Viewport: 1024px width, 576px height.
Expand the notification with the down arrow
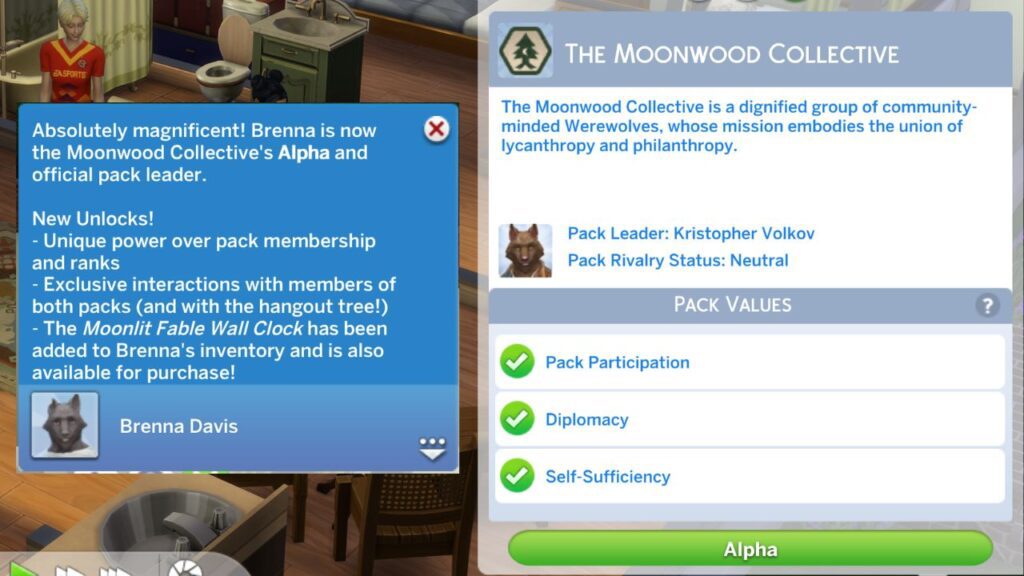(x=432, y=449)
